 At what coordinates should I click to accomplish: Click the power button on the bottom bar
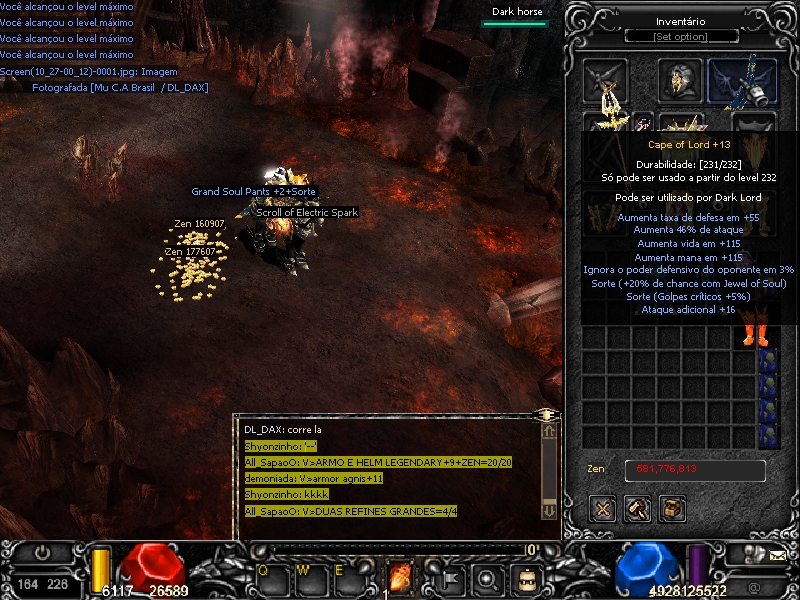click(43, 552)
